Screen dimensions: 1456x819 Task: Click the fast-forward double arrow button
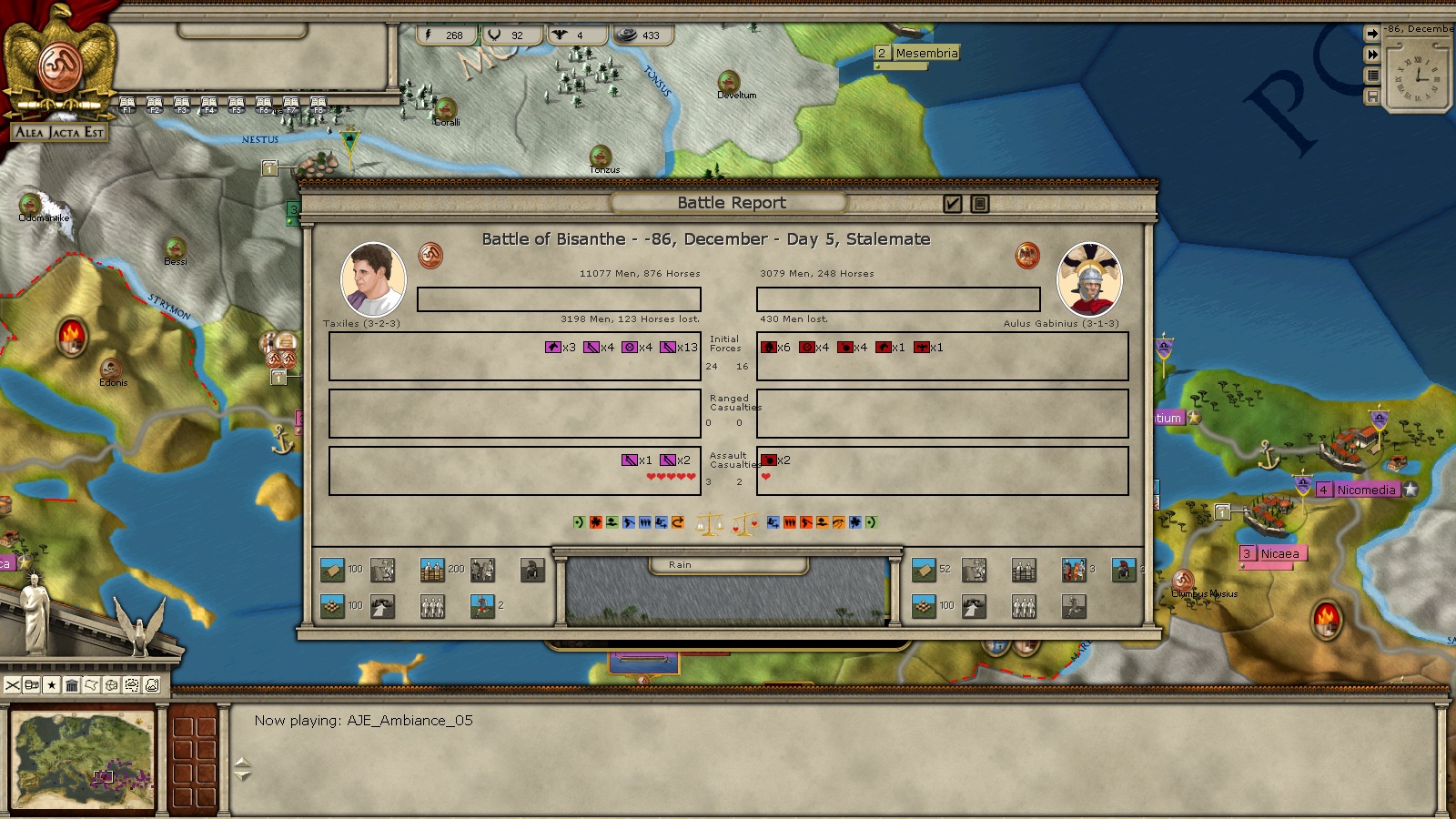coord(1372,55)
